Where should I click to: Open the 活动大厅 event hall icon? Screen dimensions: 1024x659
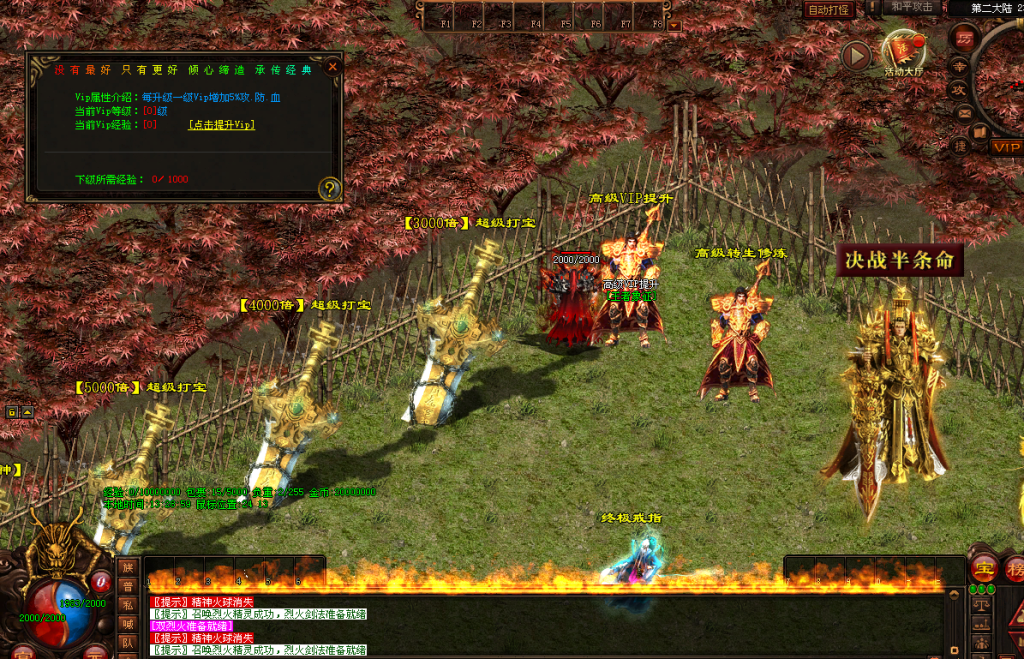click(905, 53)
